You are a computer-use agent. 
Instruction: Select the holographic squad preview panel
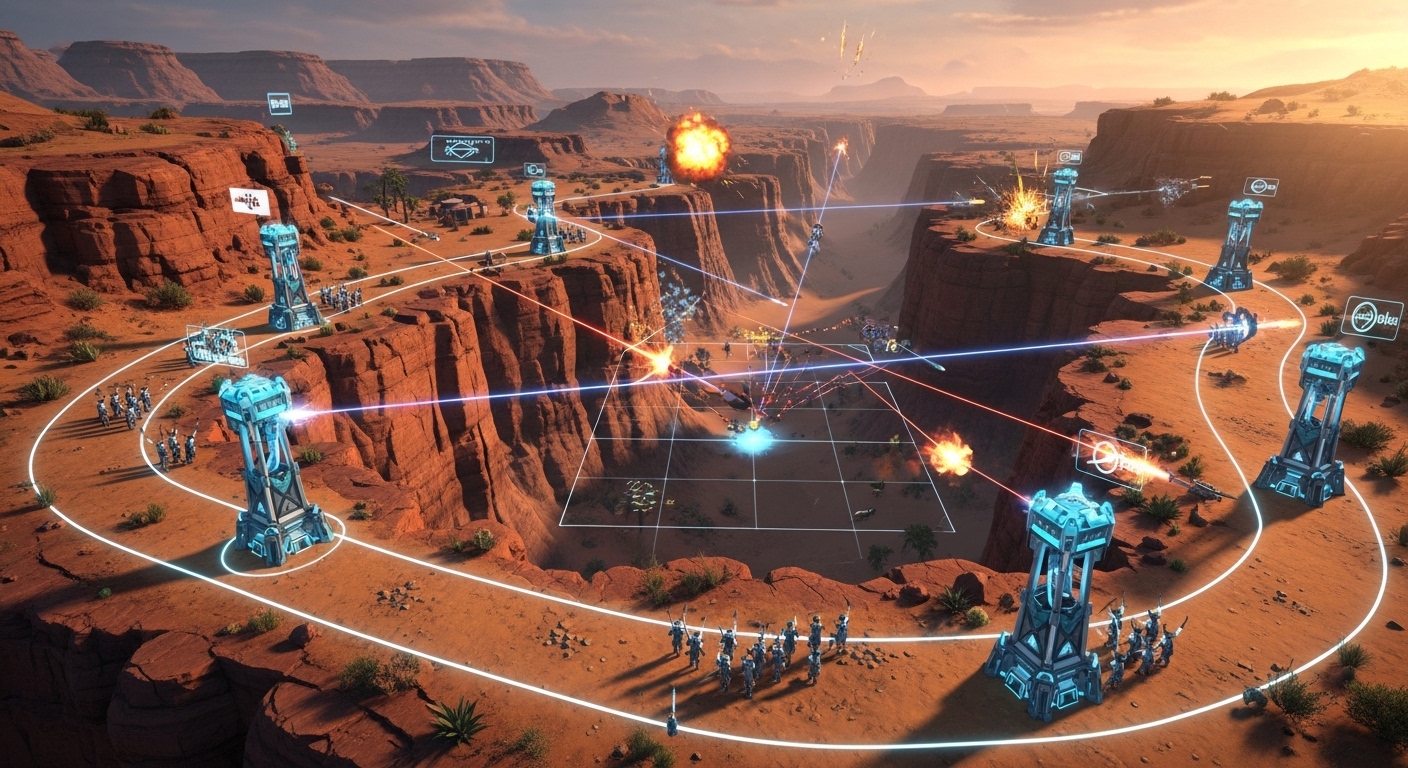[x=216, y=345]
